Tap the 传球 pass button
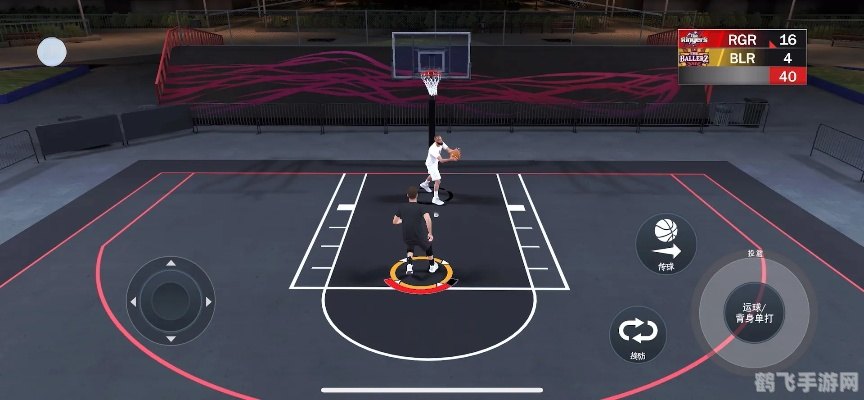The width and height of the screenshot is (864, 400). pyautogui.click(x=666, y=244)
